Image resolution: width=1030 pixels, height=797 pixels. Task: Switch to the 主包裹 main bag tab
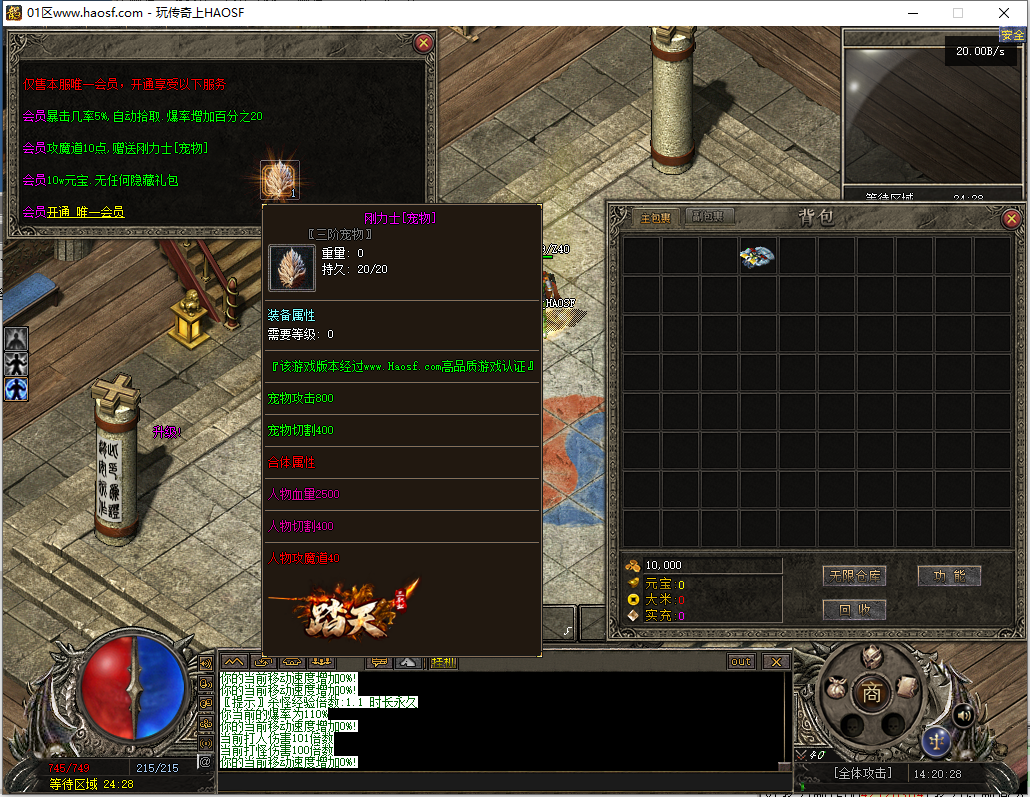click(656, 217)
